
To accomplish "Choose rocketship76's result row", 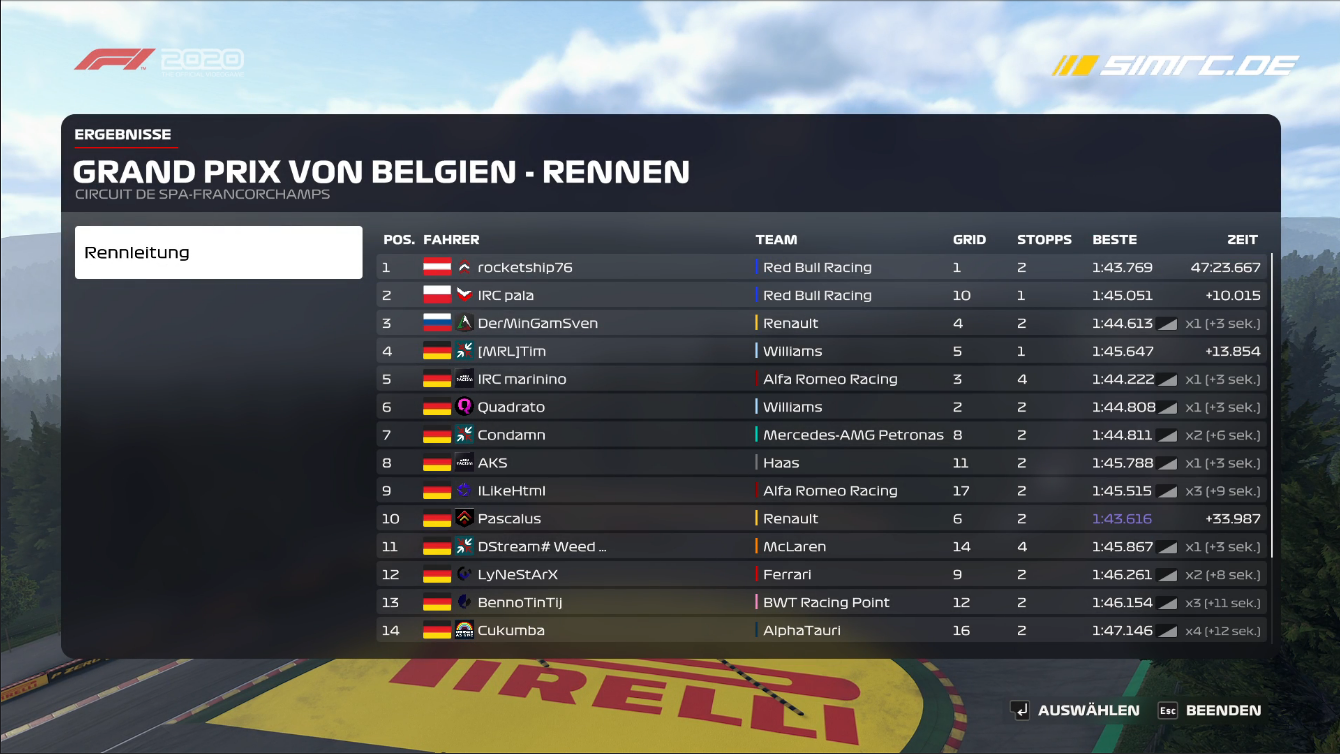I will pos(820,267).
